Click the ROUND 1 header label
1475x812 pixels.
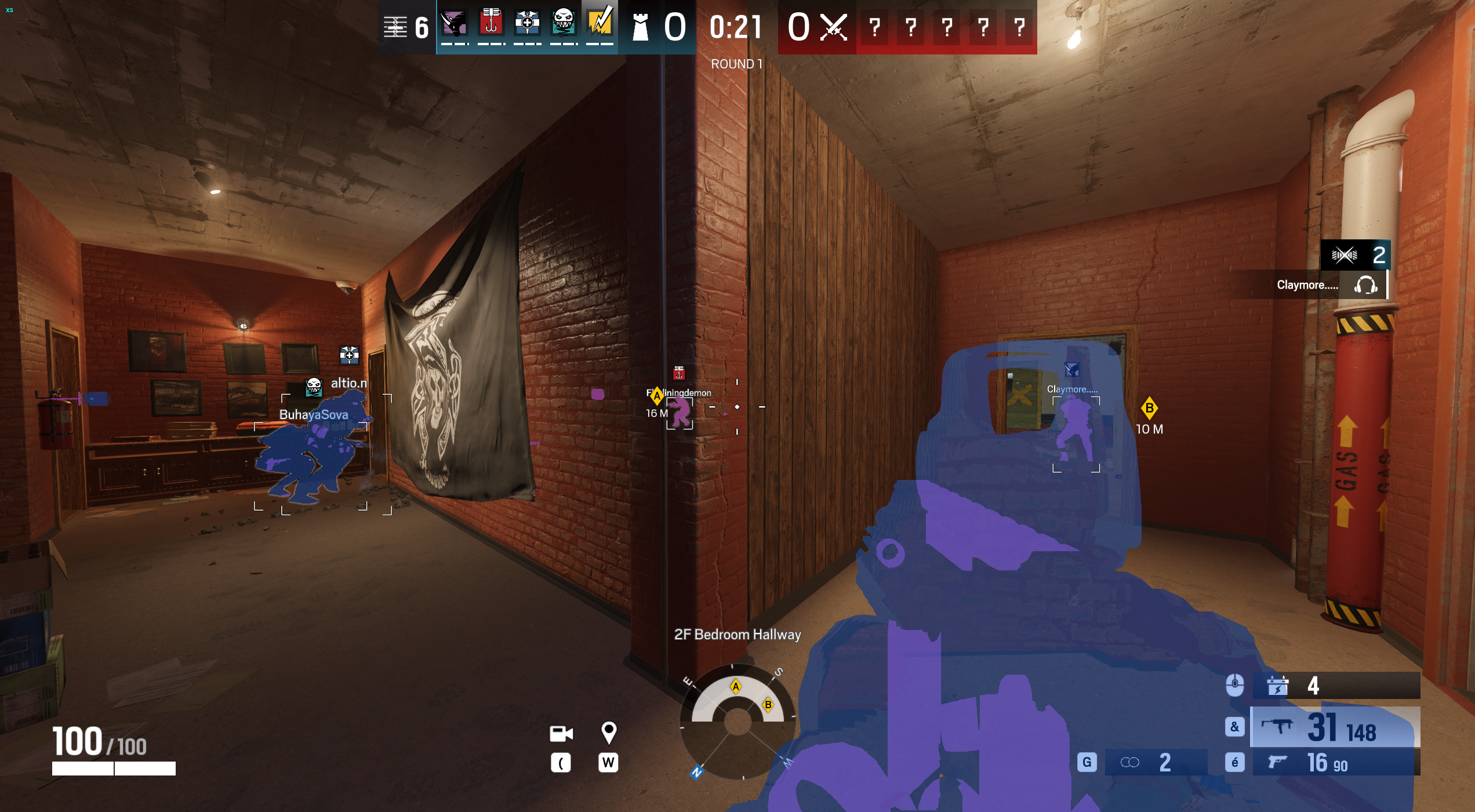(x=736, y=64)
